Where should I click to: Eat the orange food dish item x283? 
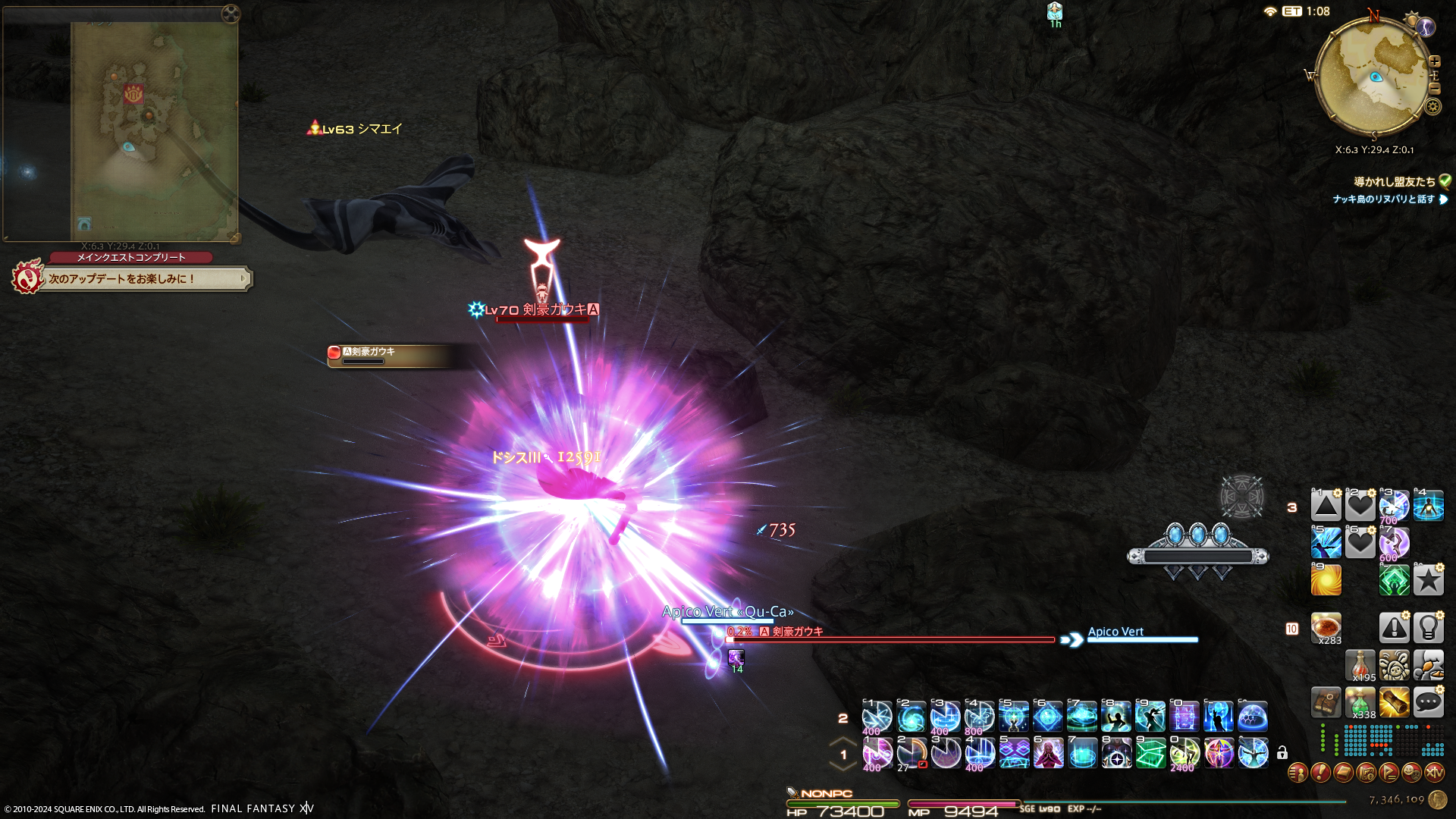point(1326,628)
